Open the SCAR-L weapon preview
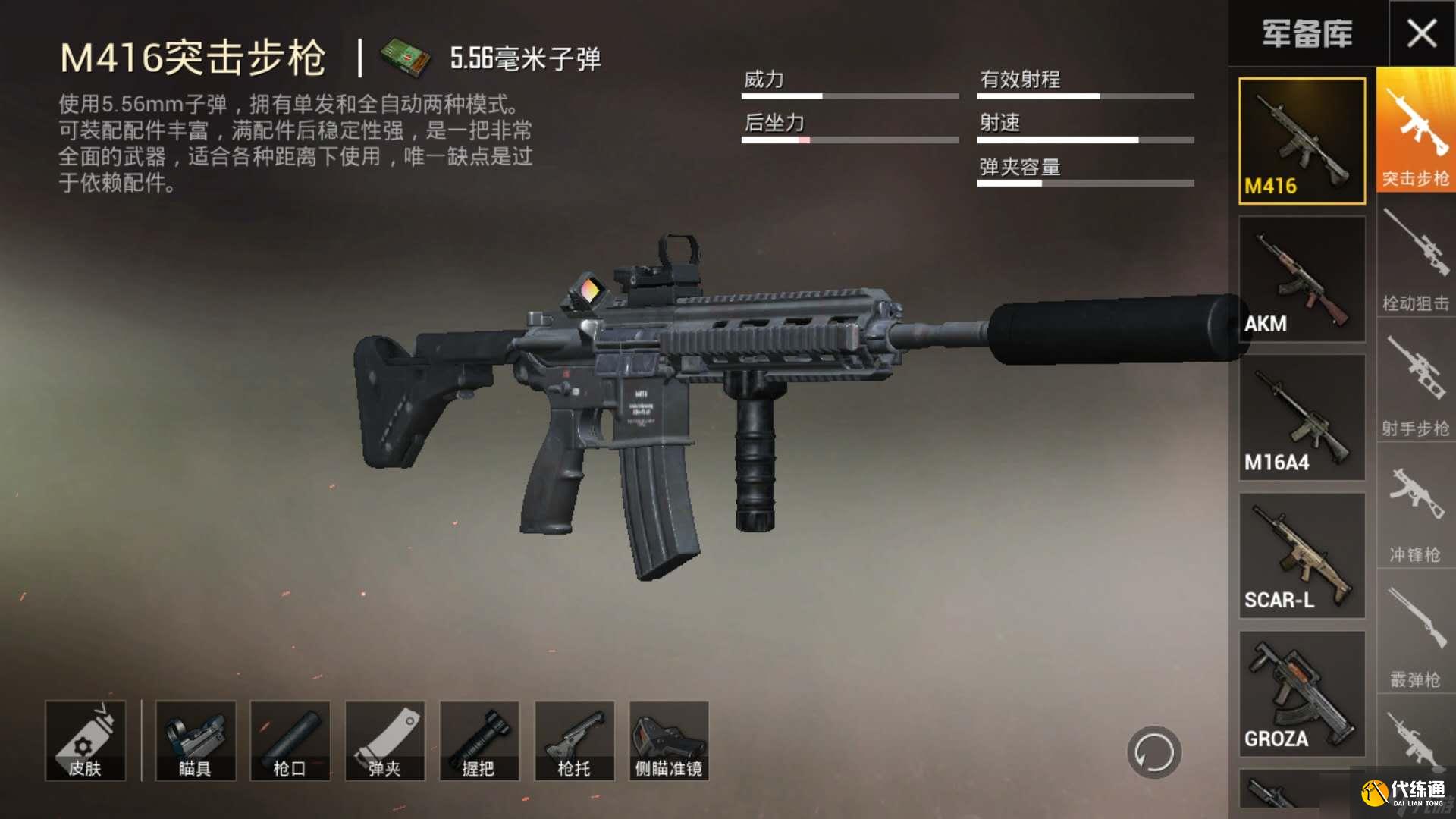The width and height of the screenshot is (1456, 819). coord(1301,554)
